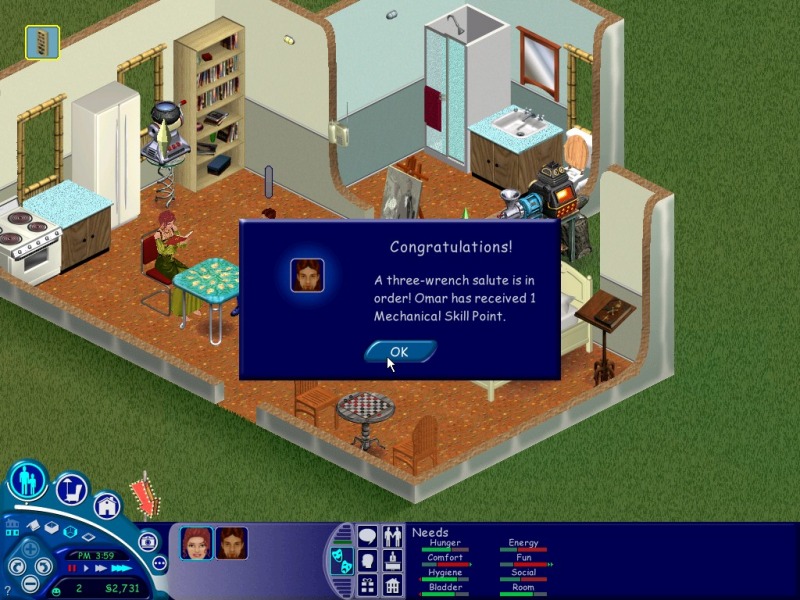Select the red-haired woman's portrait
Viewport: 800px width, 600px height.
coord(196,543)
